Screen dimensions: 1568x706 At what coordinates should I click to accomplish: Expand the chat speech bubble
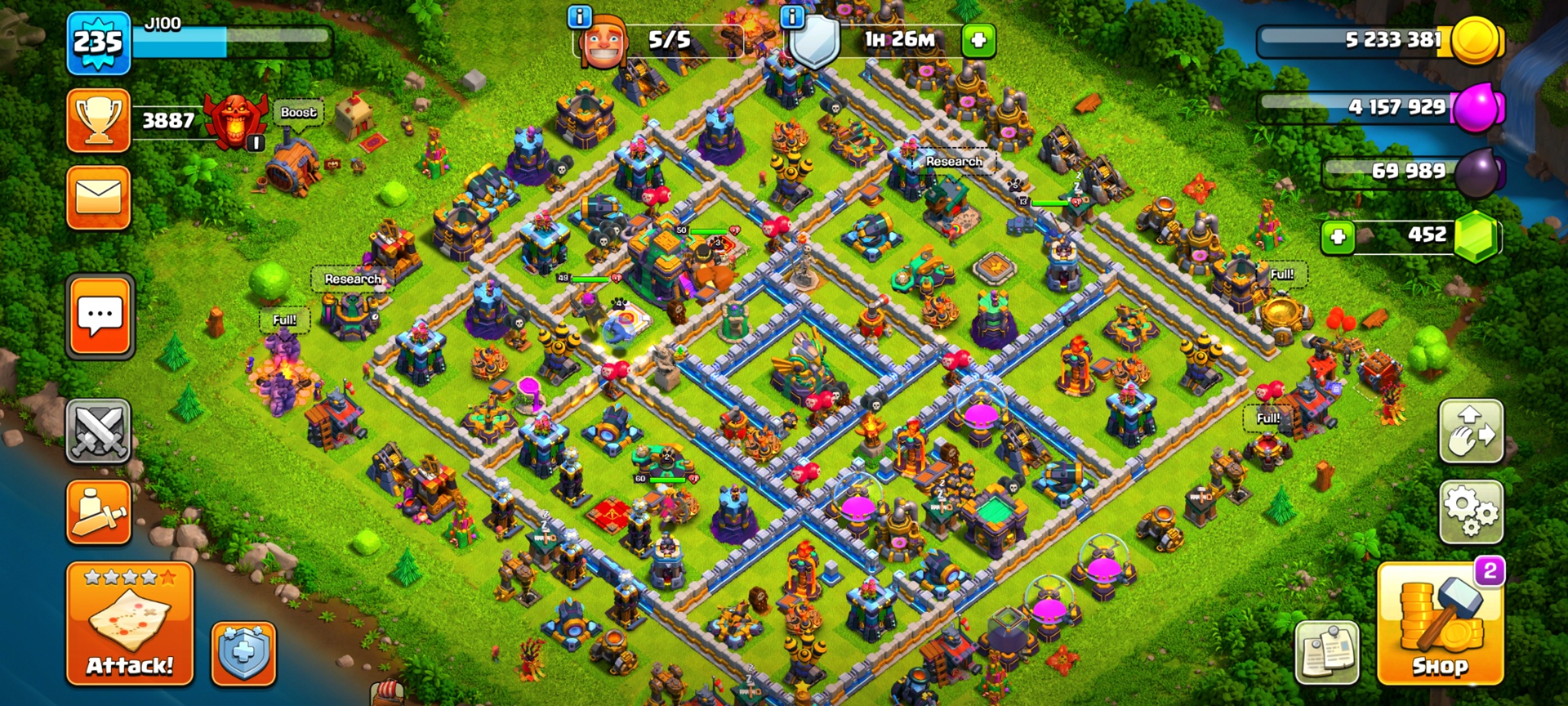[x=99, y=316]
